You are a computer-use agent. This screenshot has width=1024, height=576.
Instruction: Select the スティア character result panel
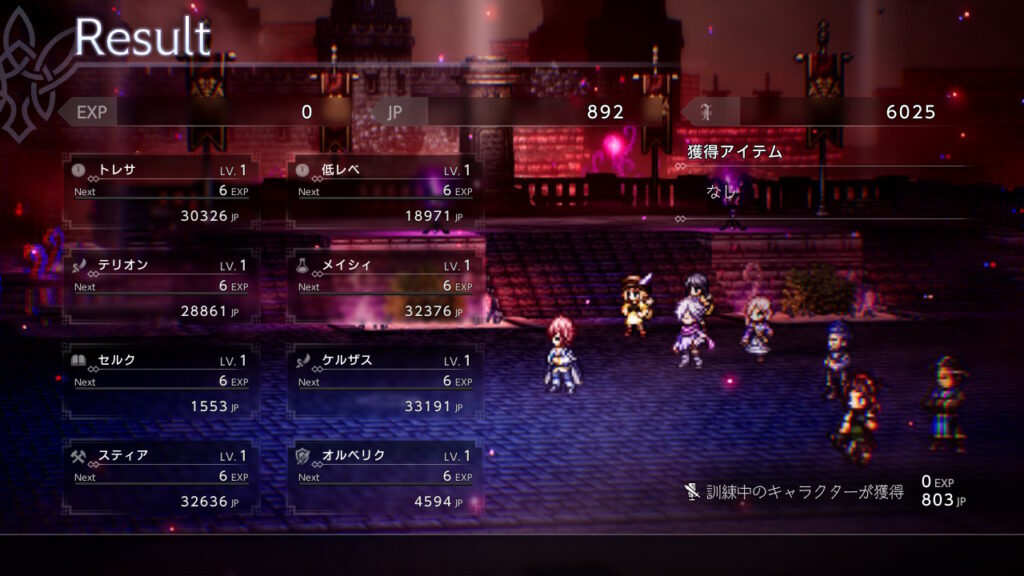pyautogui.click(x=160, y=478)
